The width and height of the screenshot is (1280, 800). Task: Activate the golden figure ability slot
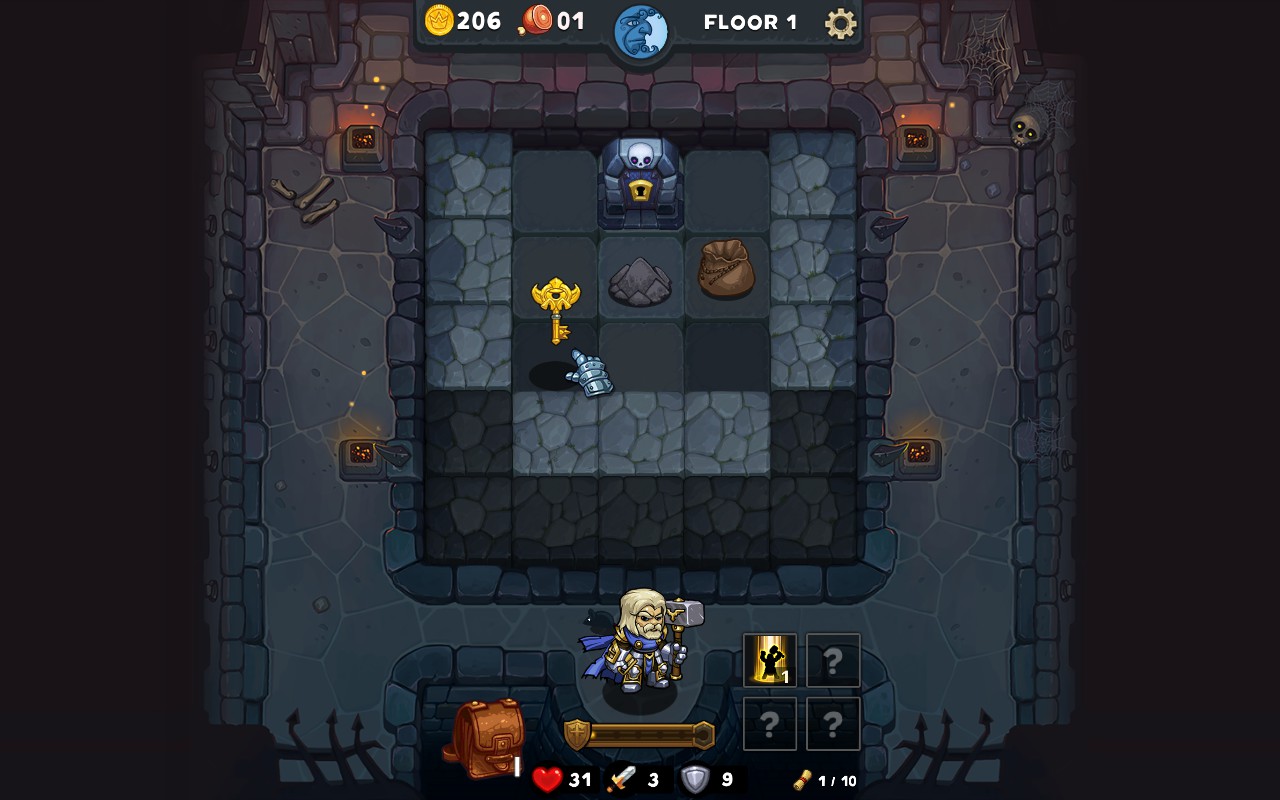(769, 660)
